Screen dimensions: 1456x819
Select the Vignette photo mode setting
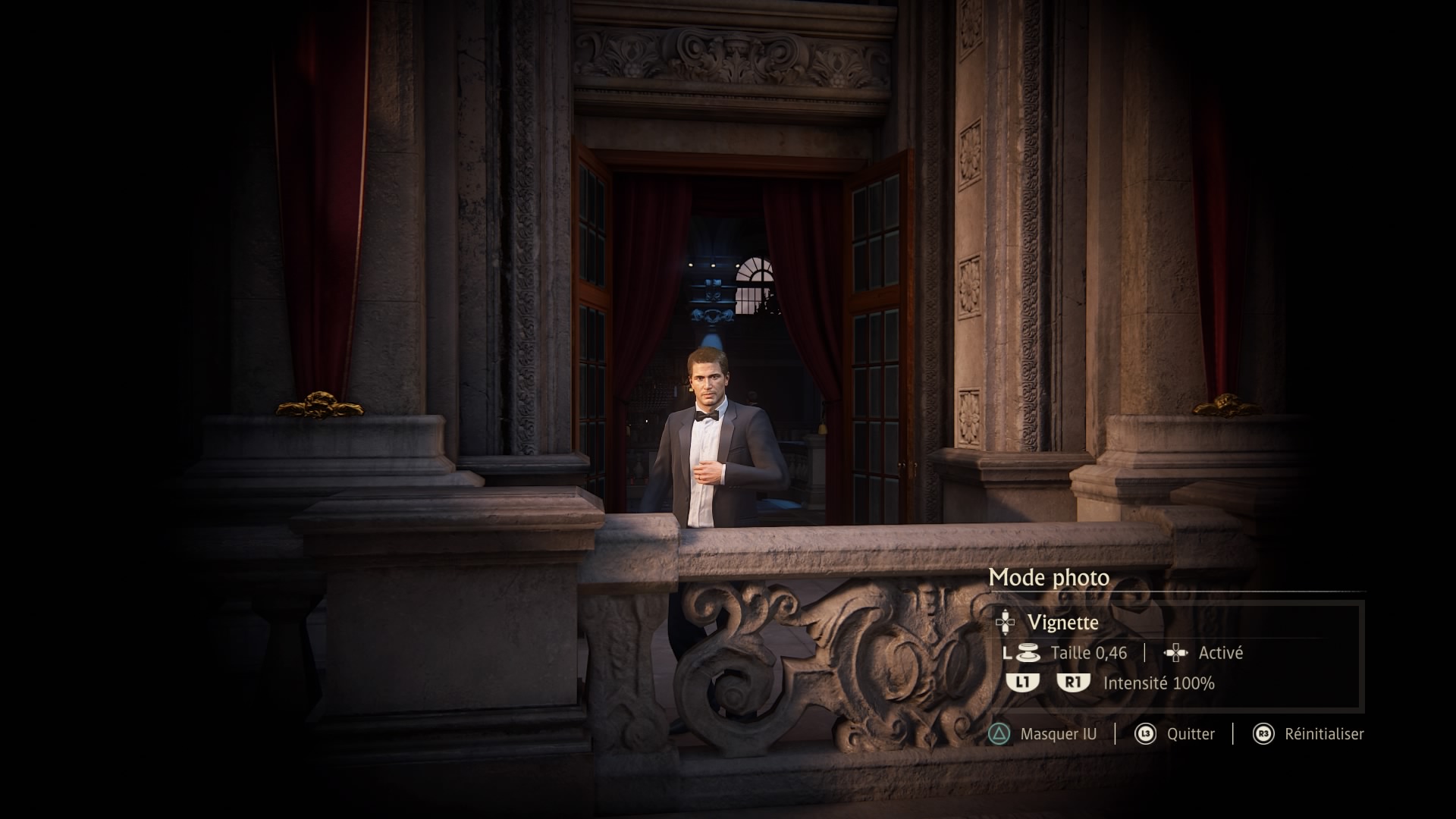pyautogui.click(x=1062, y=623)
